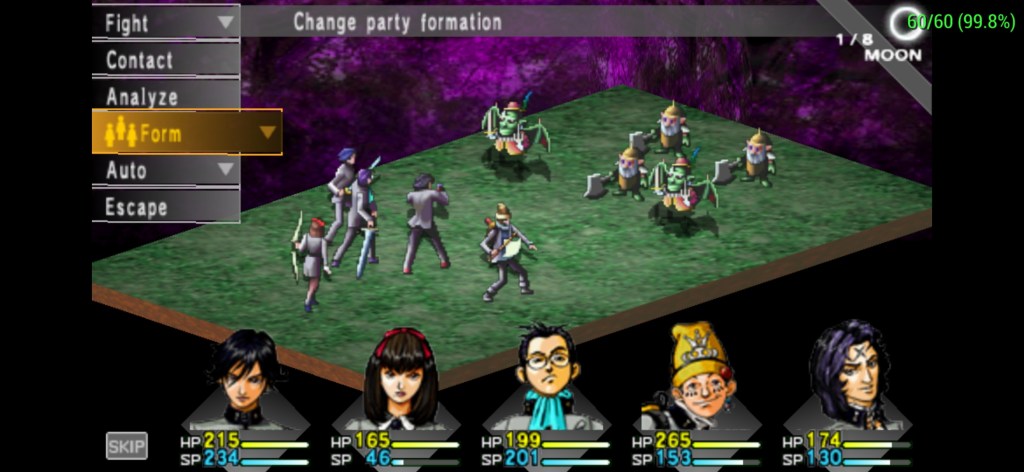Open the Analyze option

(x=165, y=96)
